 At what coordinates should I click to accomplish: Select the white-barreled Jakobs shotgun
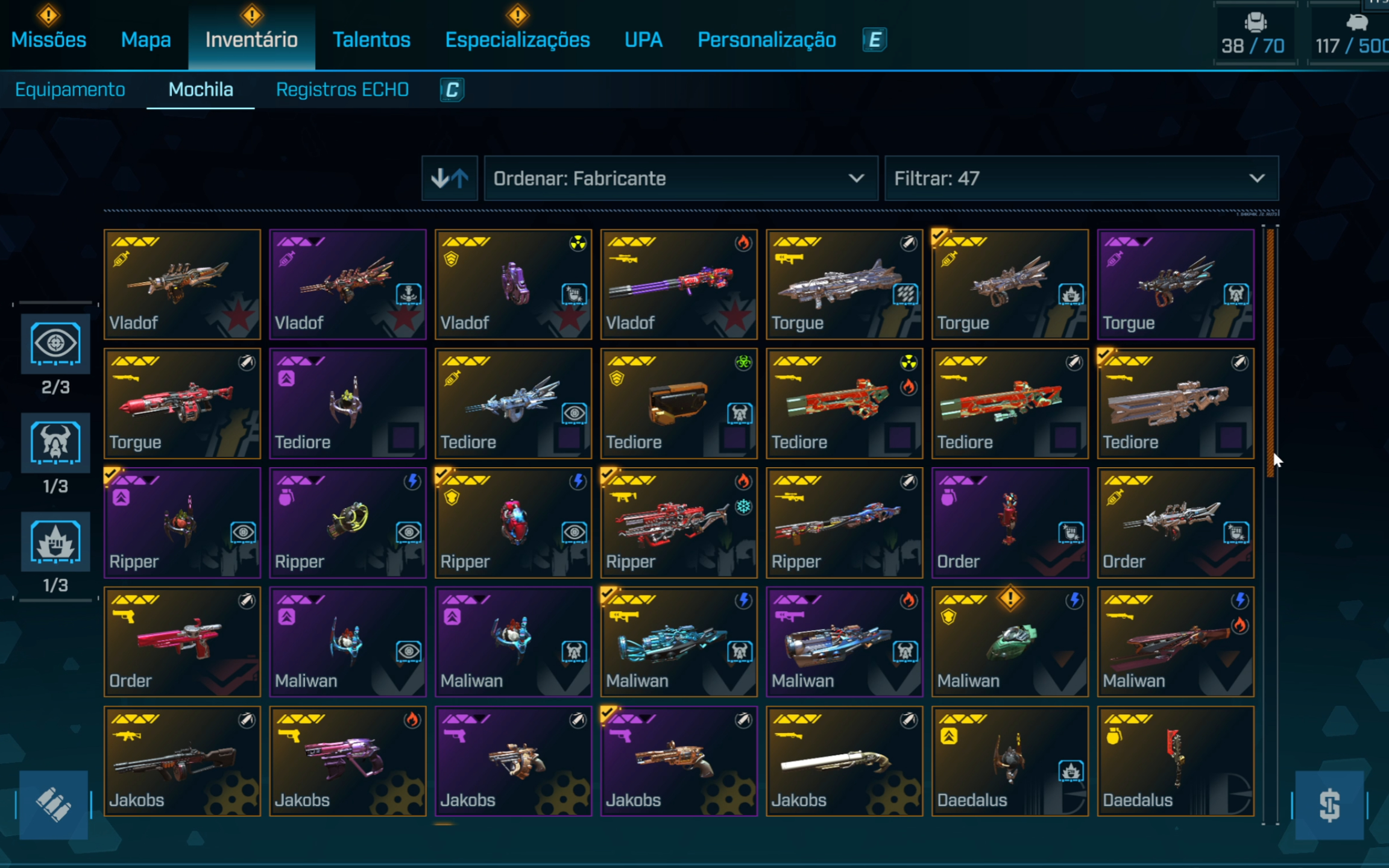point(843,761)
